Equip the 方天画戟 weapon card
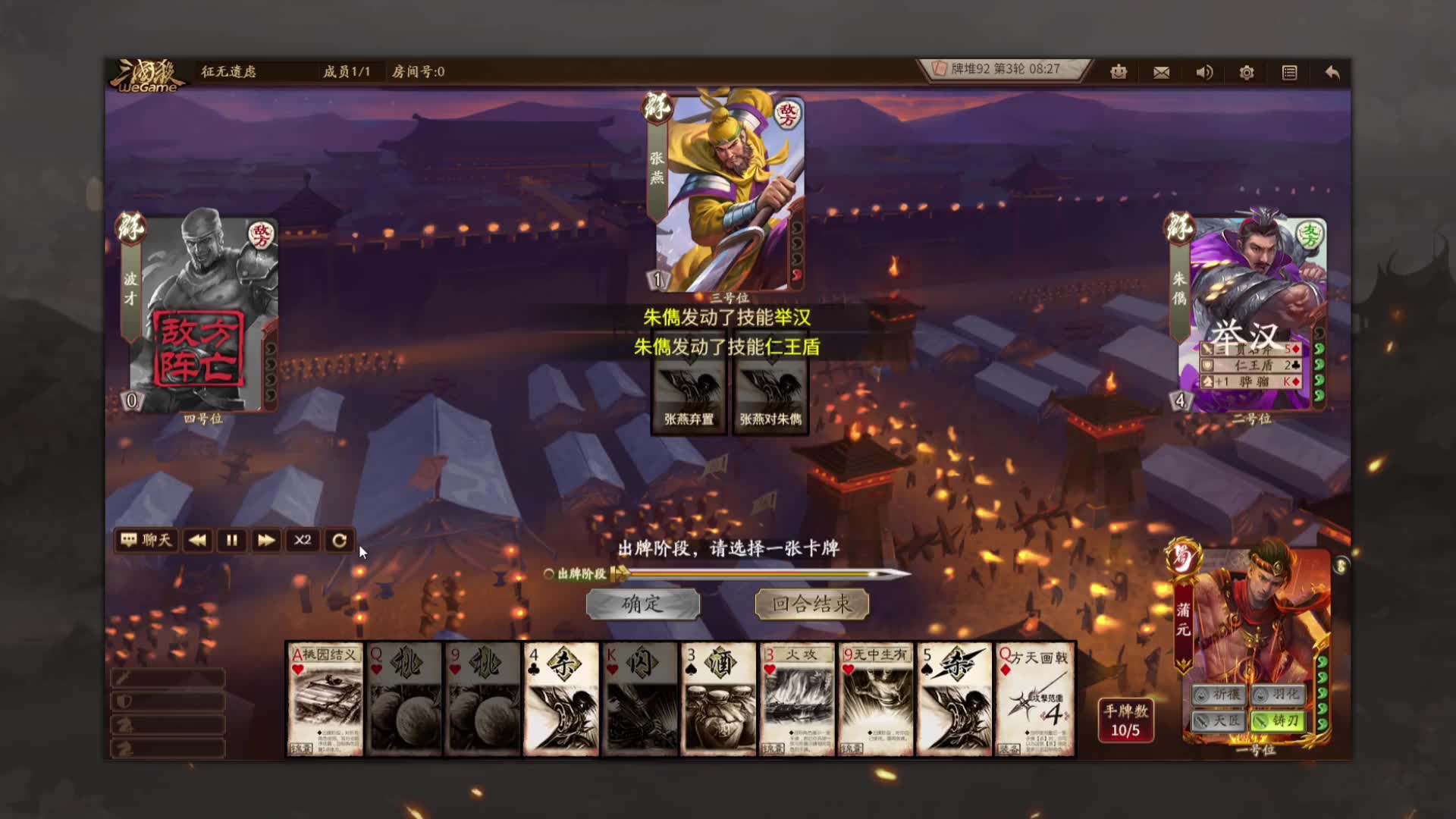Image resolution: width=1456 pixels, height=819 pixels. coord(1035,699)
